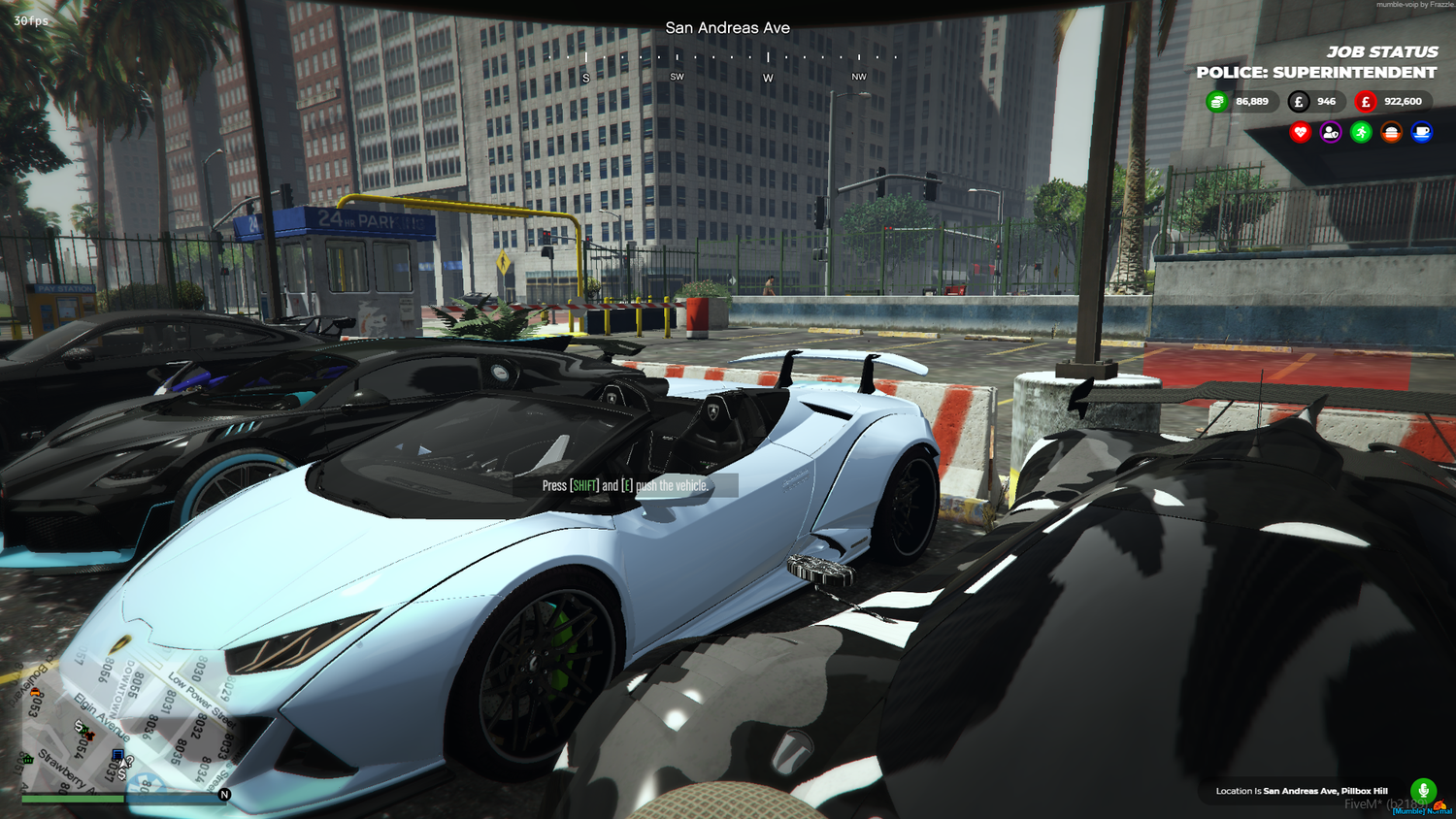Image resolution: width=1456 pixels, height=819 pixels.
Task: Click the clothing store blip near Elgin Avenue
Action: [90, 737]
